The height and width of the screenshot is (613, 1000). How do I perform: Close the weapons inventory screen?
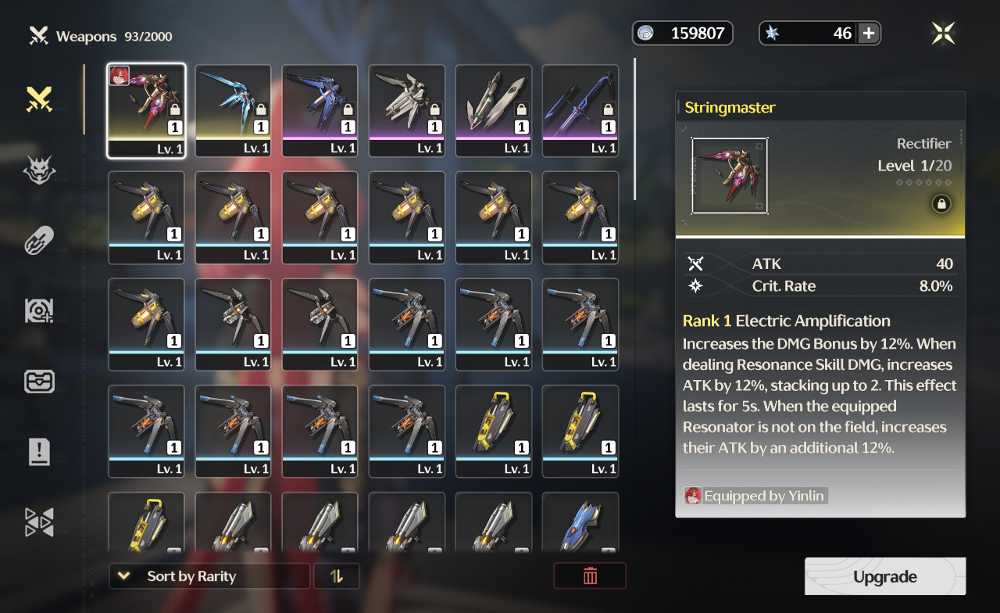pyautogui.click(x=943, y=33)
